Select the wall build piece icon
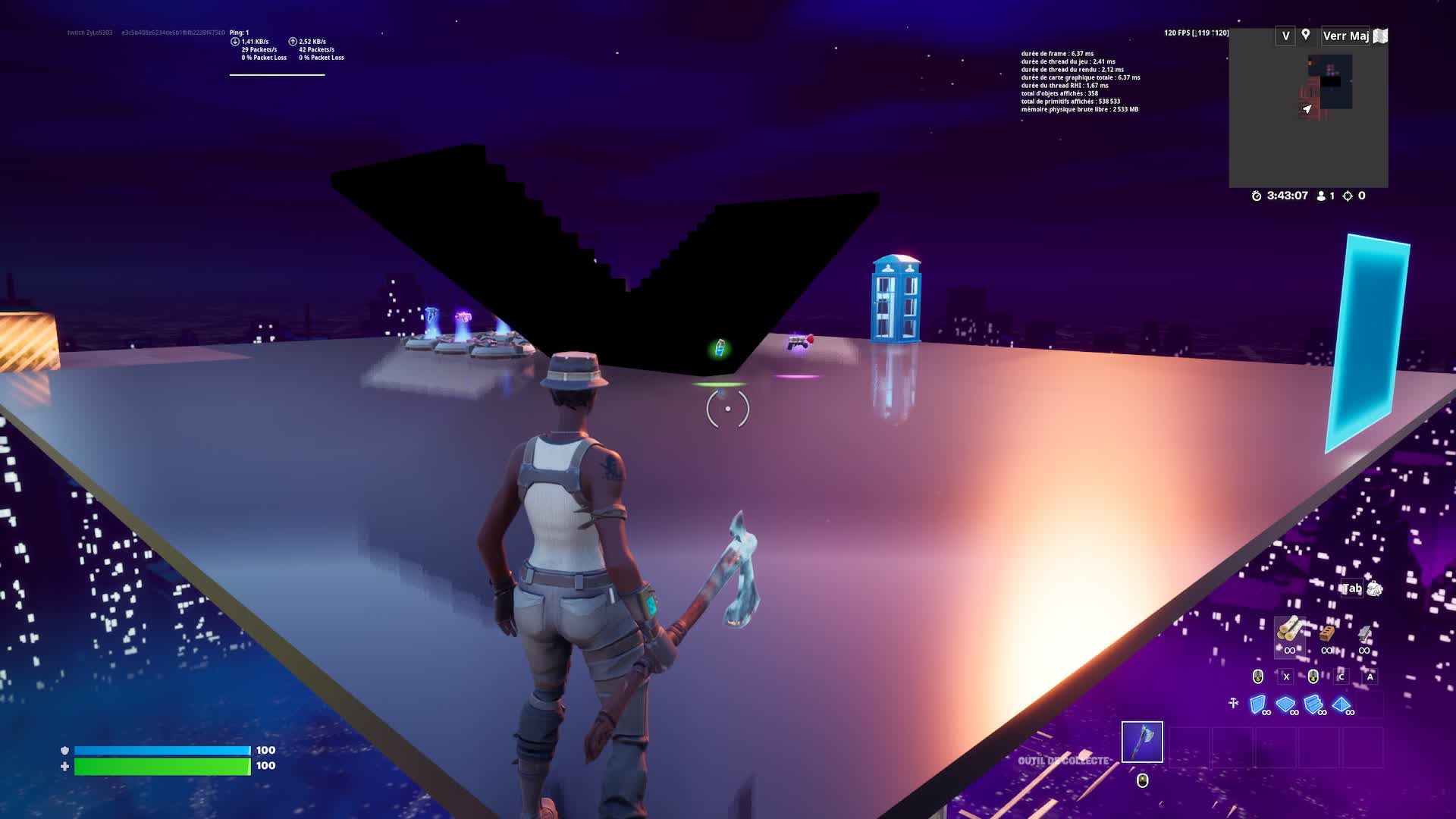 [1257, 704]
